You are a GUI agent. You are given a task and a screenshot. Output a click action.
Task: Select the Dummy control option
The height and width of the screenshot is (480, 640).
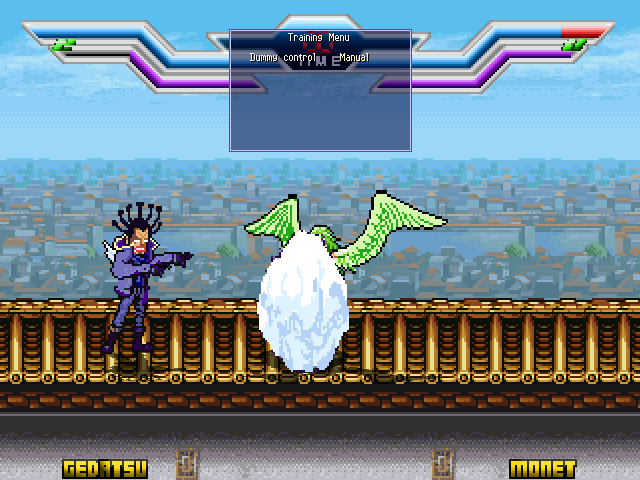click(283, 58)
